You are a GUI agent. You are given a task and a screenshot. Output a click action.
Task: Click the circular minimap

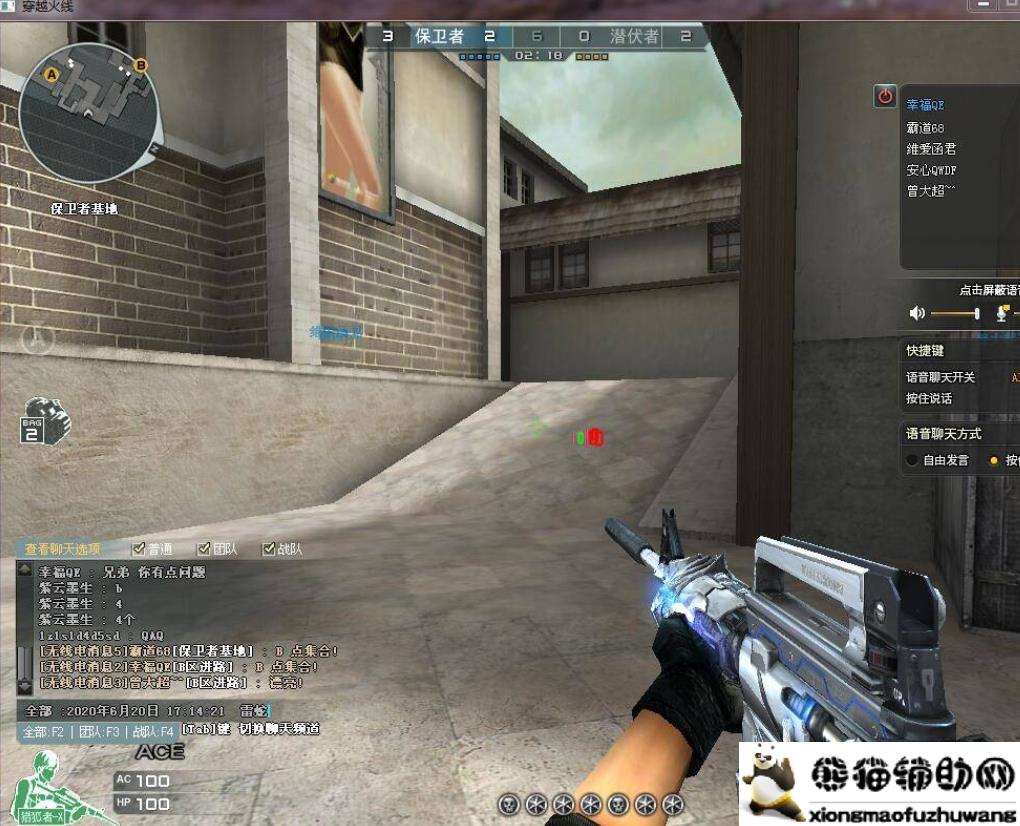coord(88,100)
